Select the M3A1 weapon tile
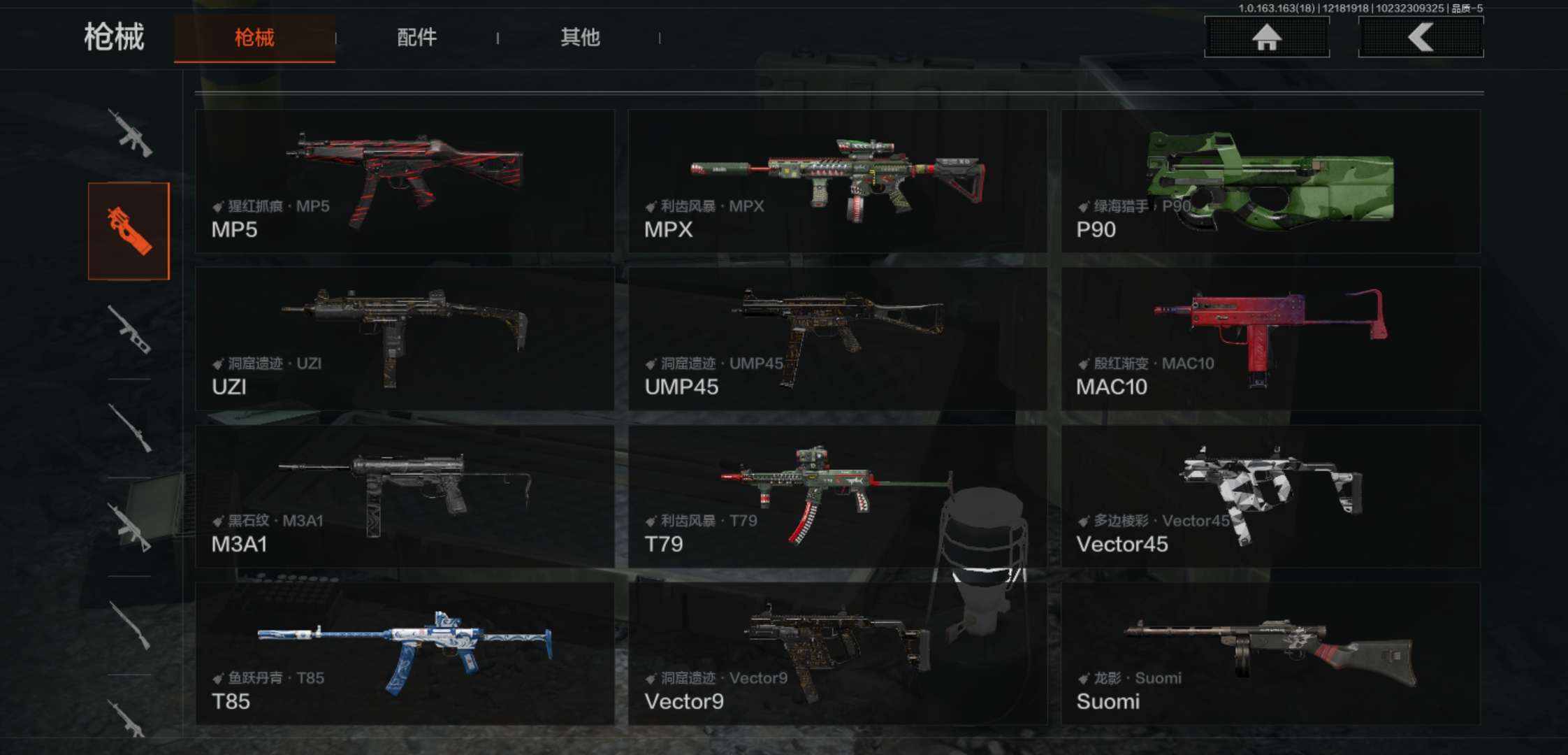 405,496
